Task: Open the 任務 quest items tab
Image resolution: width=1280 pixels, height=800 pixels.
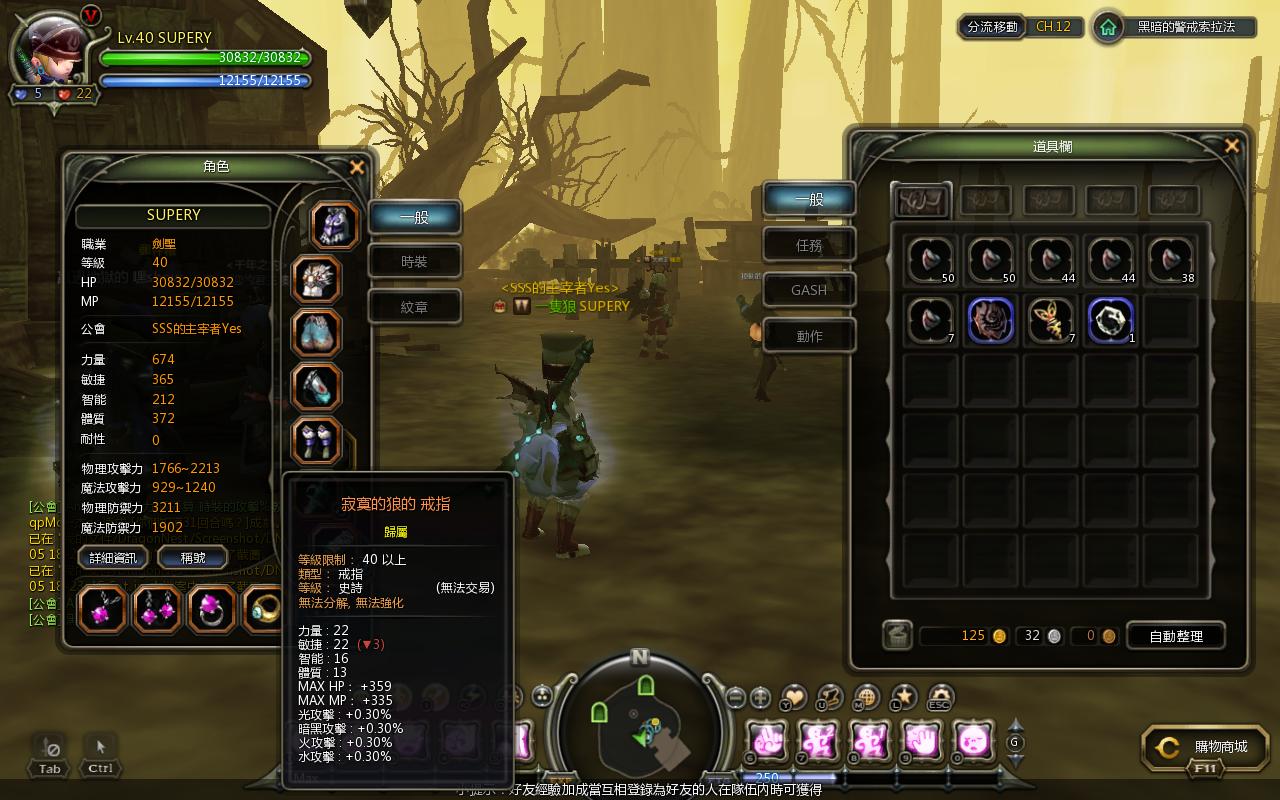Action: (x=809, y=244)
